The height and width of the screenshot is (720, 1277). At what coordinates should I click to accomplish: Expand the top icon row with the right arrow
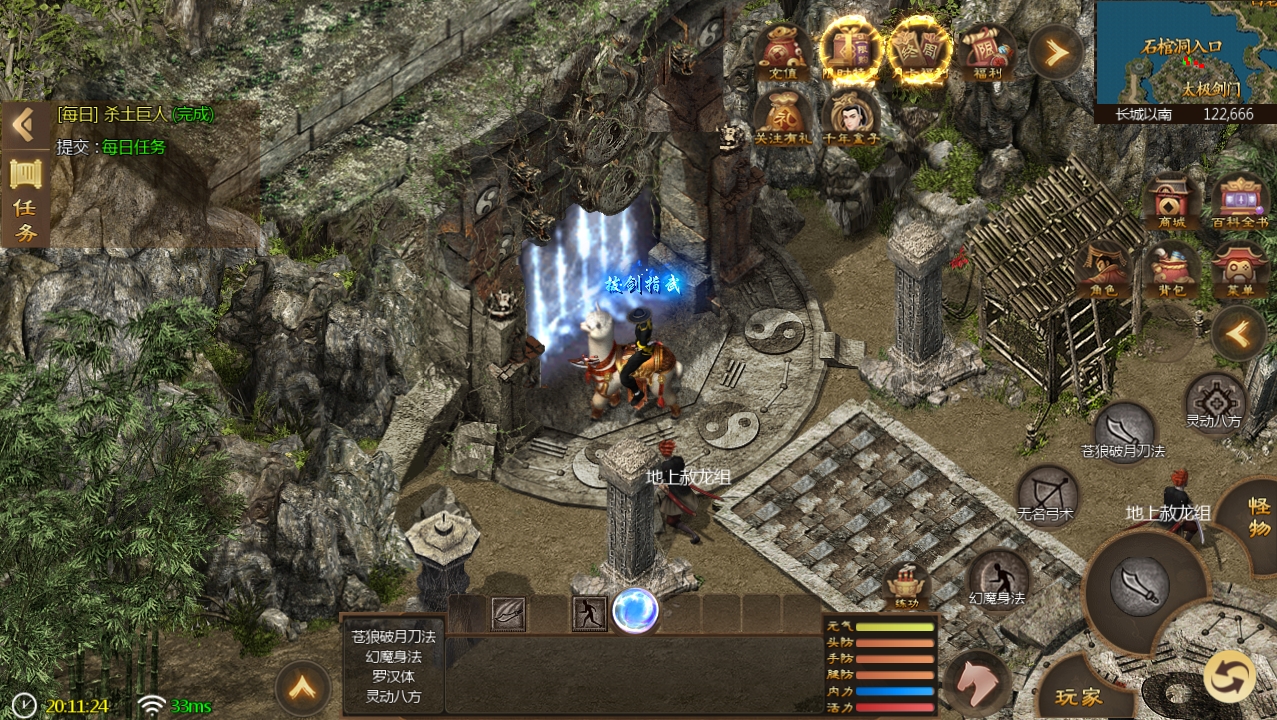[x=1056, y=50]
